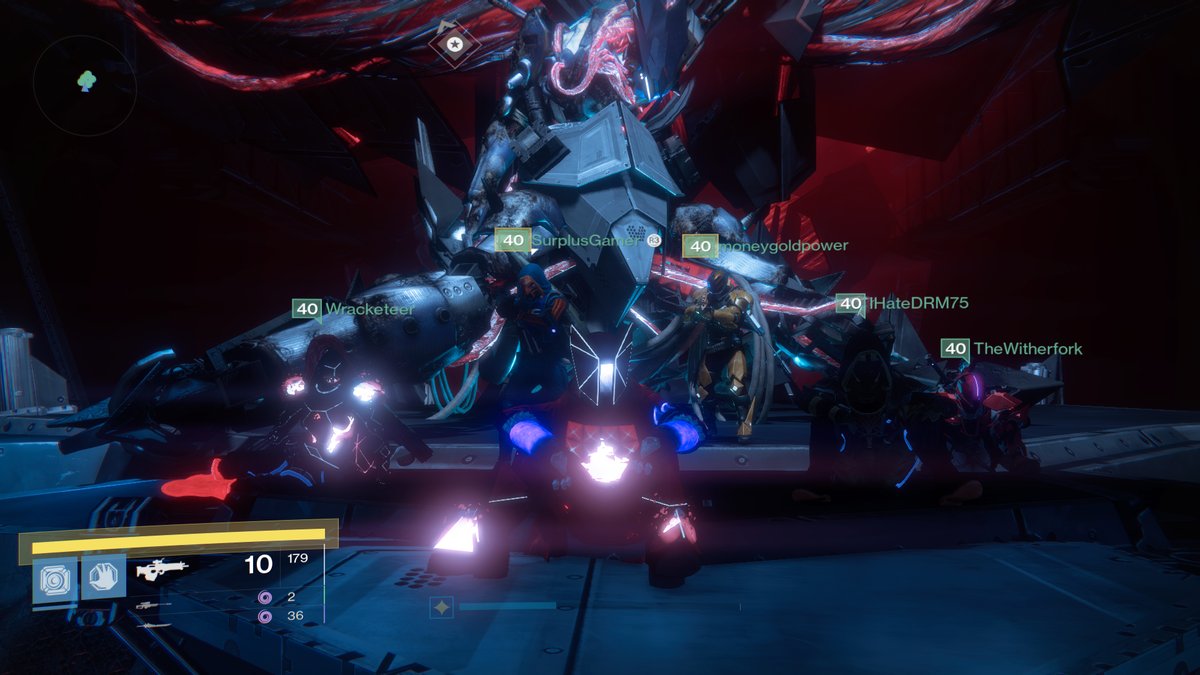1200x675 pixels.
Task: Activate the melee hand ability icon
Action: 103,577
